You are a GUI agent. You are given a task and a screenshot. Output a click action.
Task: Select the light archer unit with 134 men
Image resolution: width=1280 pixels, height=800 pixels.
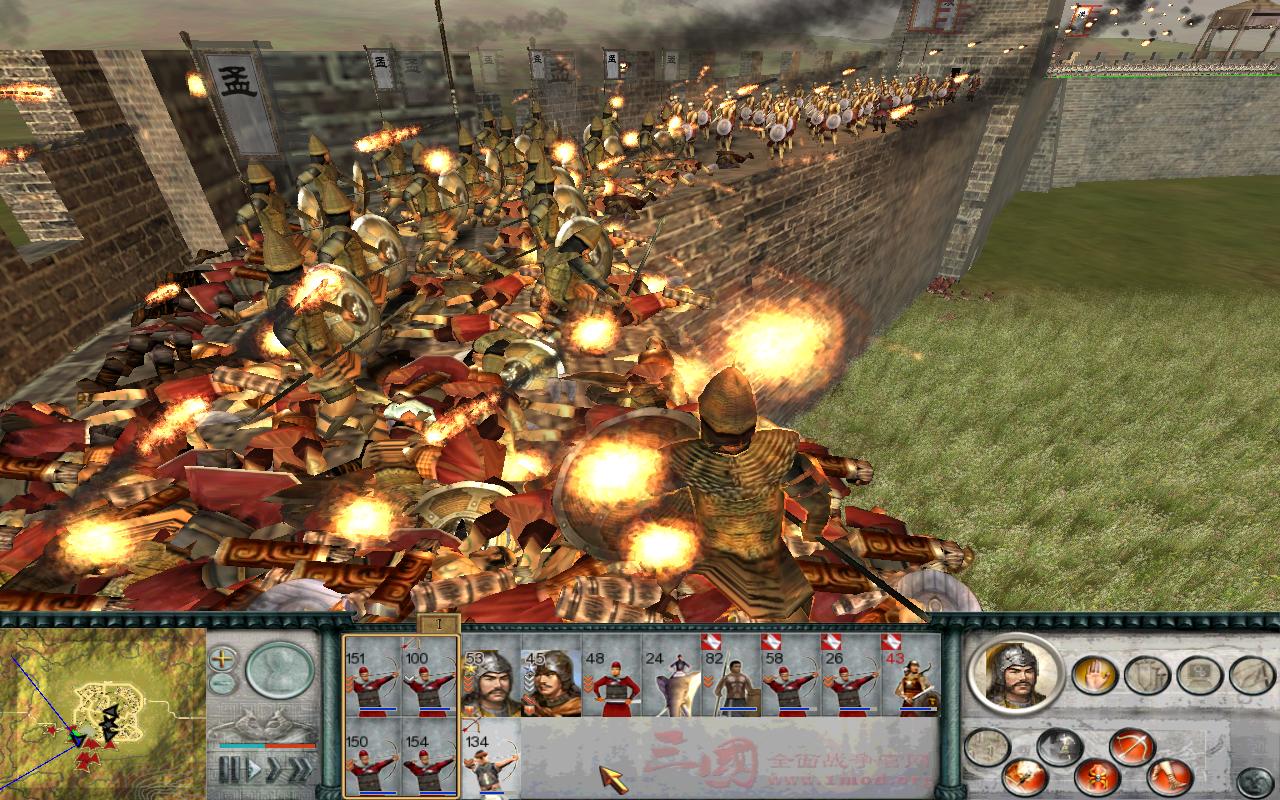tap(490, 762)
